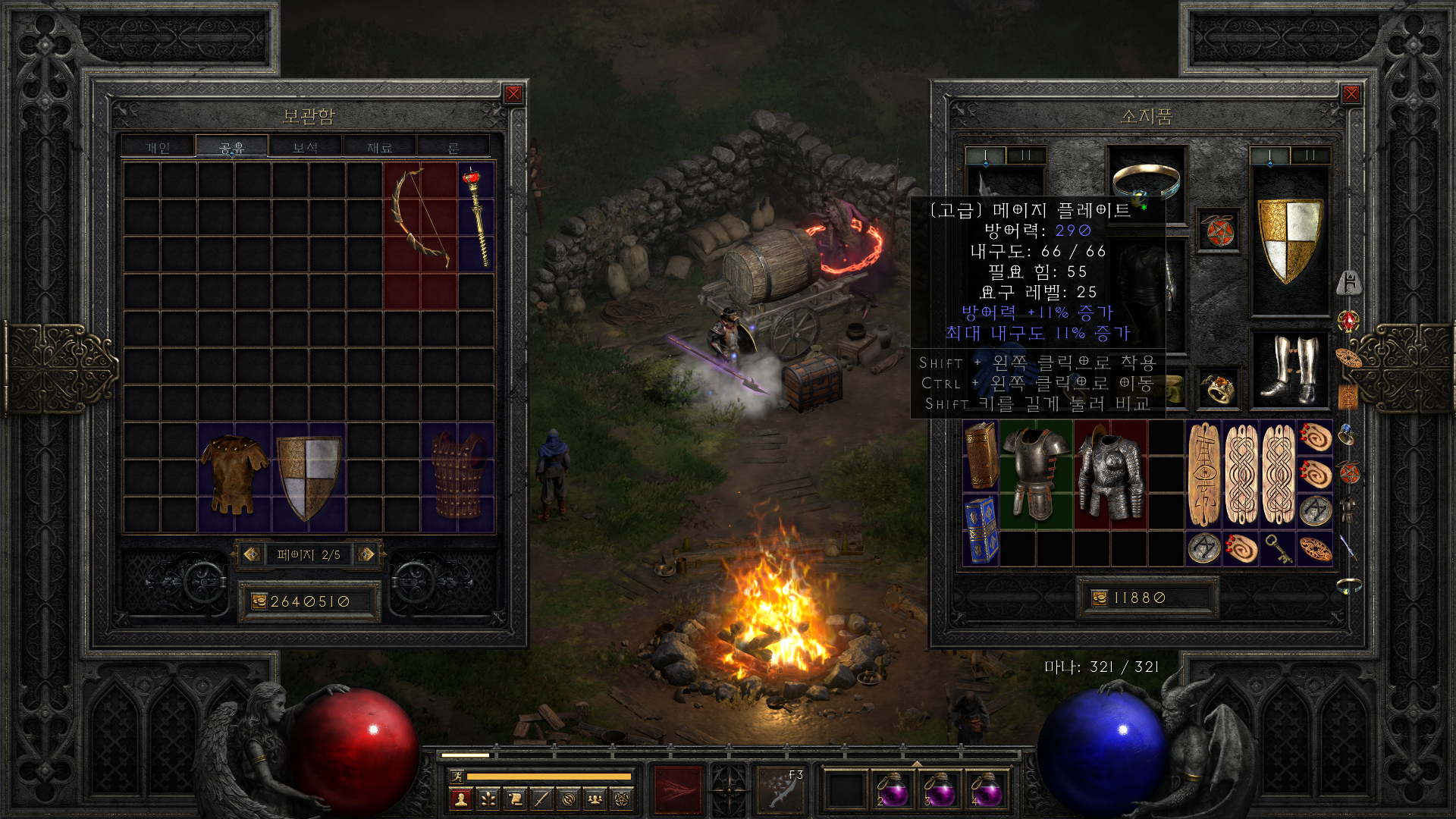The height and width of the screenshot is (819, 1456).
Task: Select the blue tome in inventory
Action: click(981, 530)
